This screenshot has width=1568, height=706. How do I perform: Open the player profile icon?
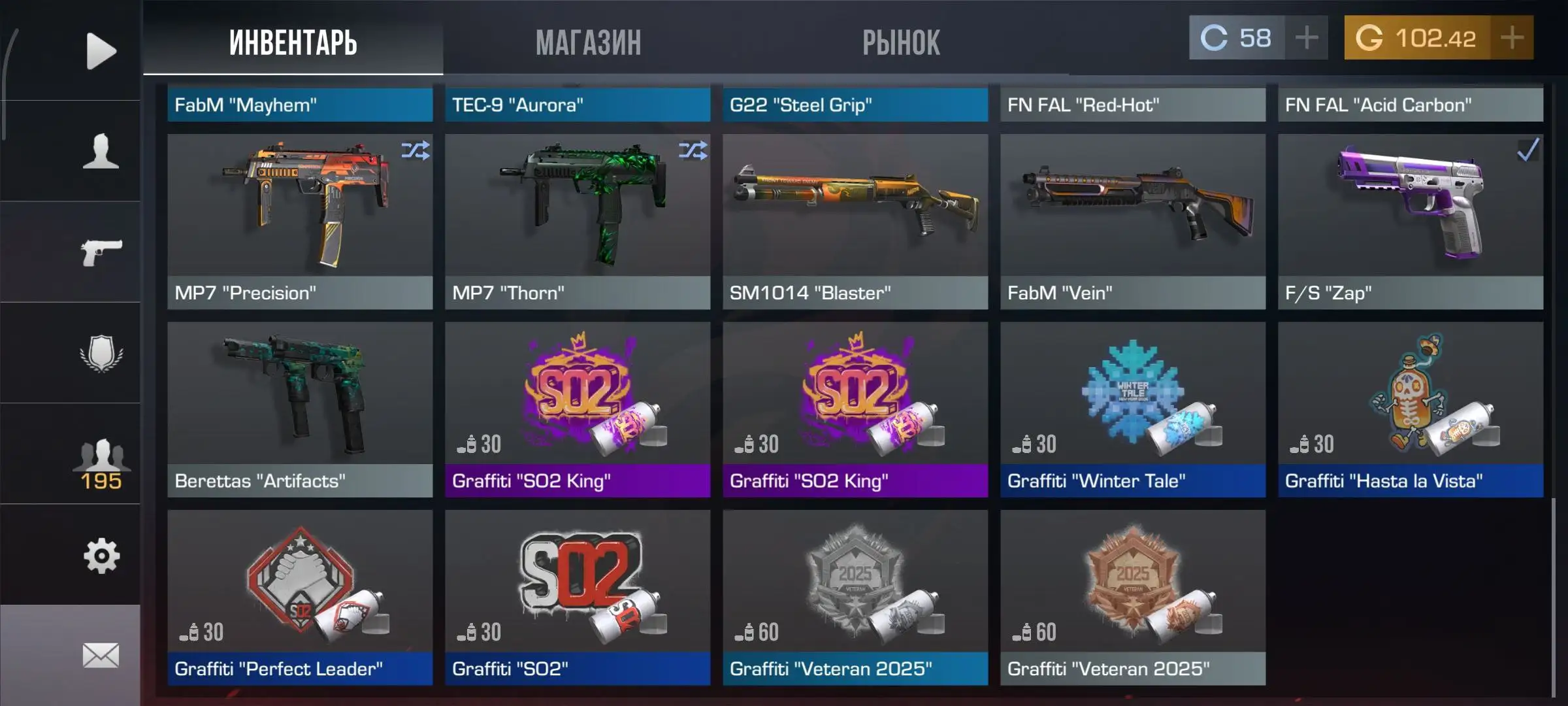101,152
